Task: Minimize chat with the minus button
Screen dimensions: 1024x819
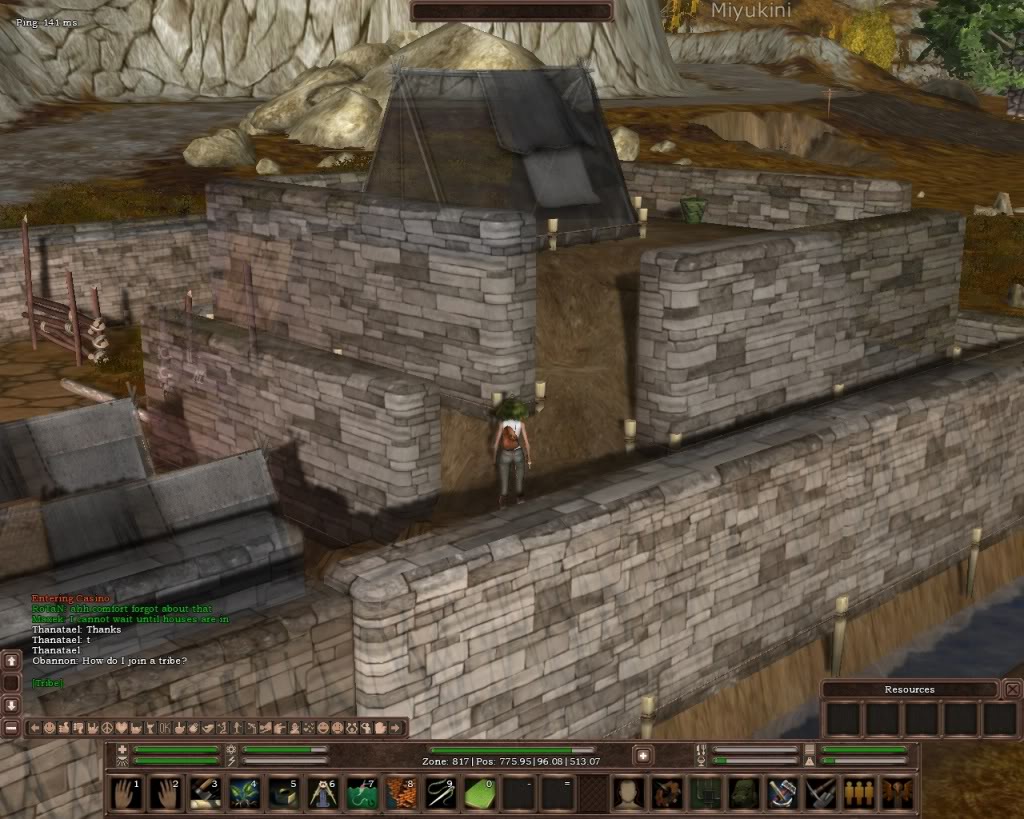Action: (11, 727)
